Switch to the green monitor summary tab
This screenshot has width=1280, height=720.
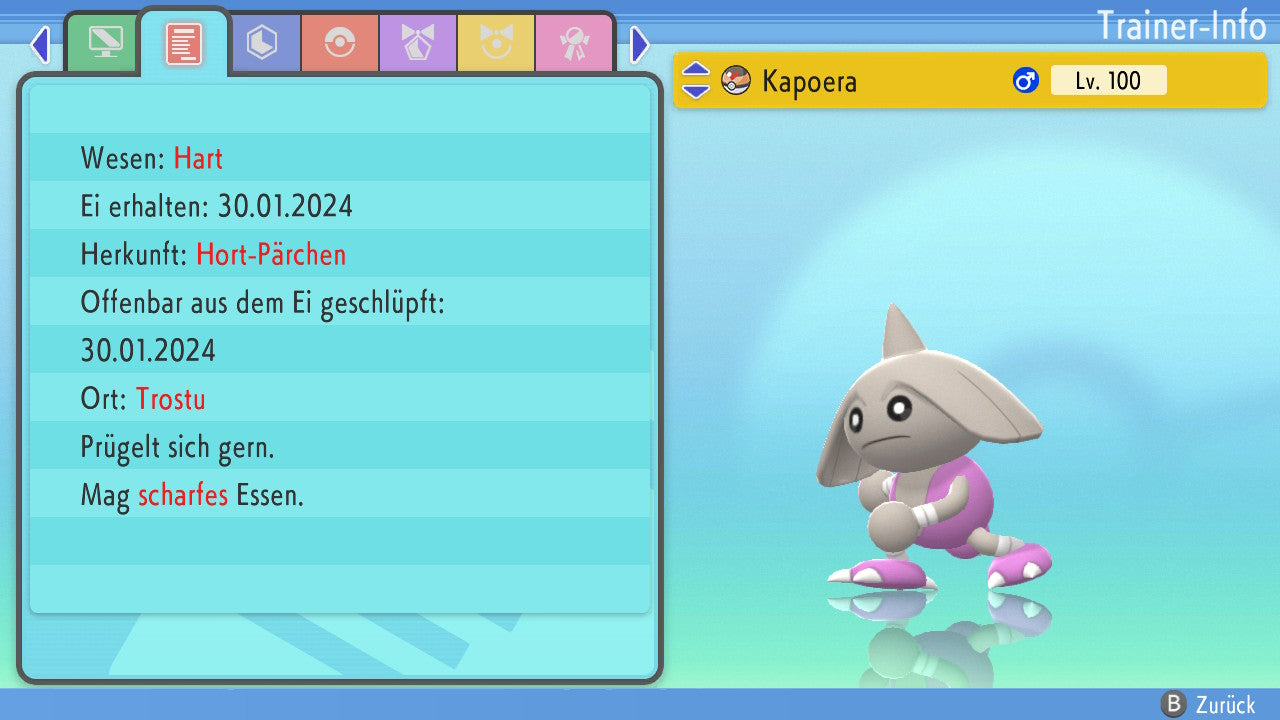click(x=105, y=43)
